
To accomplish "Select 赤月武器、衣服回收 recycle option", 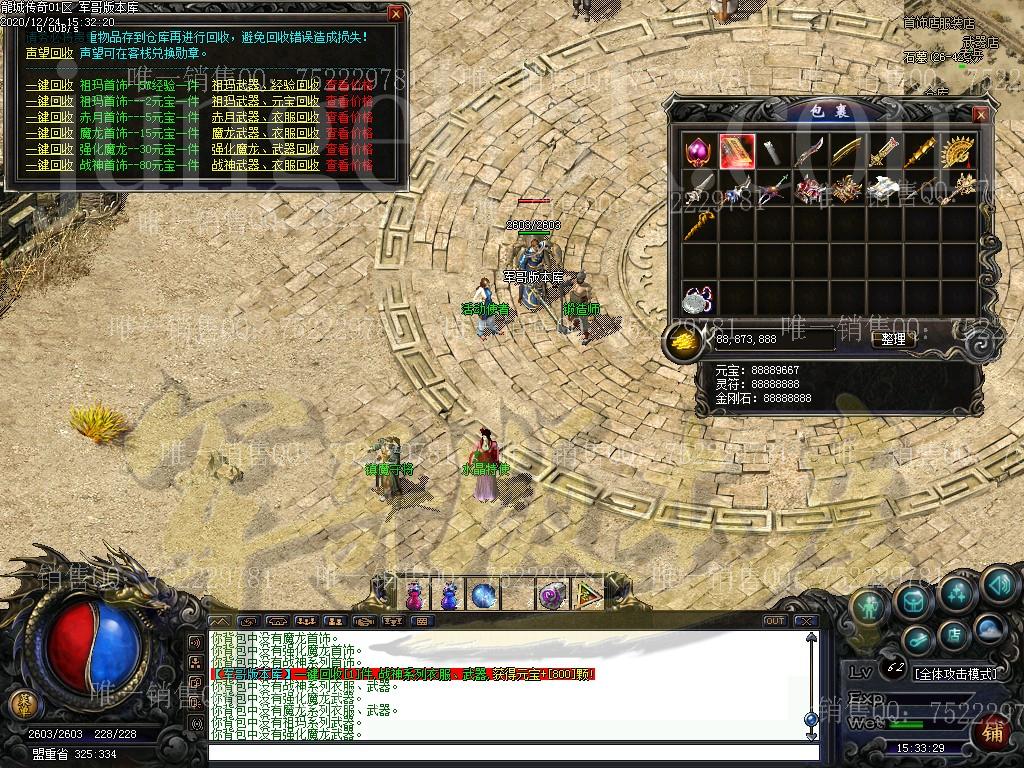I will (x=266, y=117).
